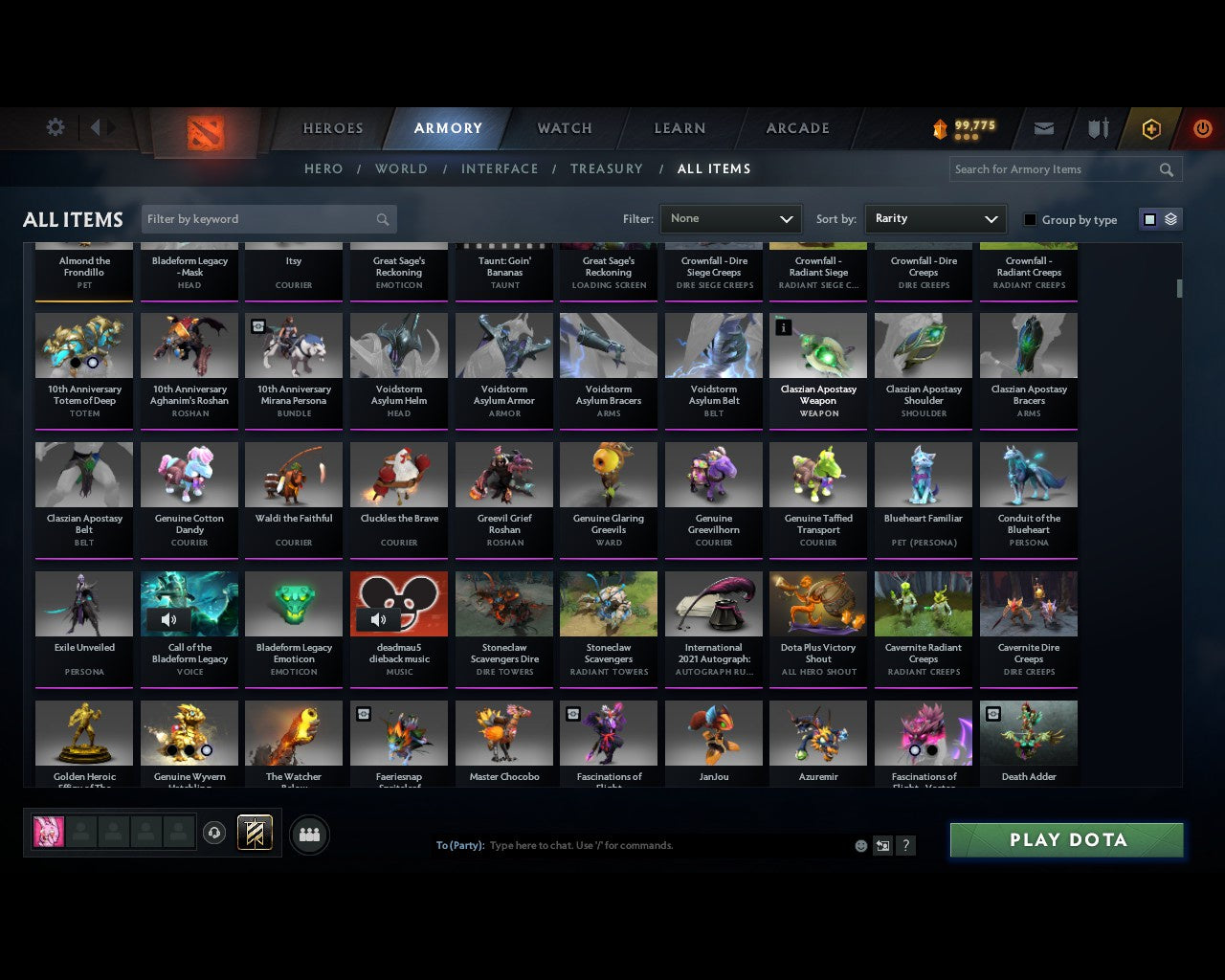Open the HEROES page link
Viewport: 1225px width, 980px height.
pos(333,128)
